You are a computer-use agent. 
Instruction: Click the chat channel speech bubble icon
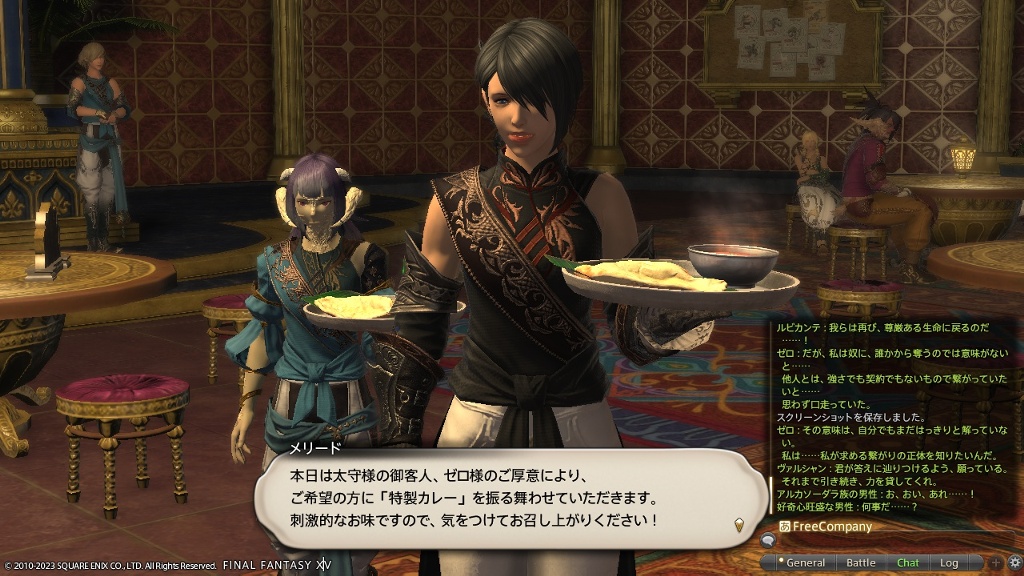tap(768, 541)
